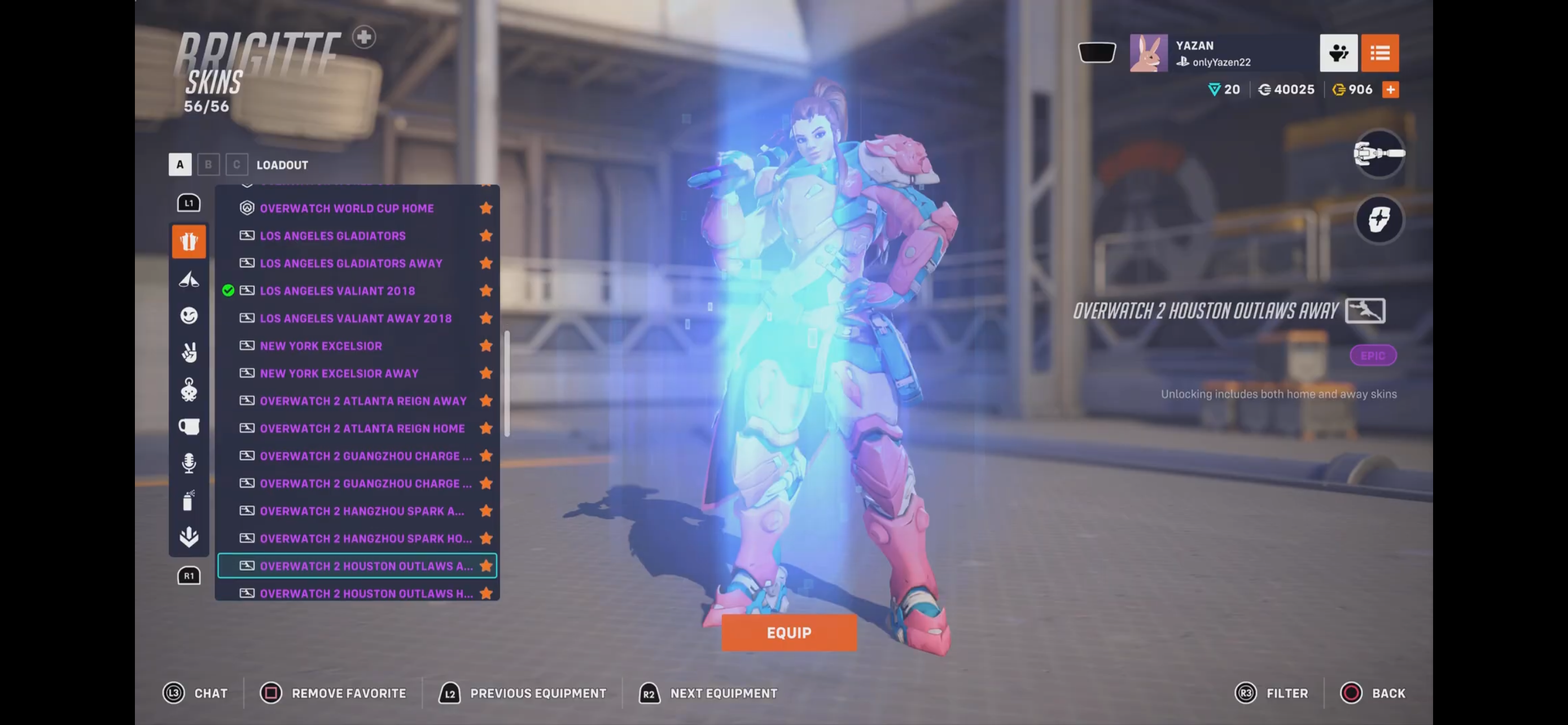Open the social group menu
The height and width of the screenshot is (725, 1568).
[x=1338, y=53]
